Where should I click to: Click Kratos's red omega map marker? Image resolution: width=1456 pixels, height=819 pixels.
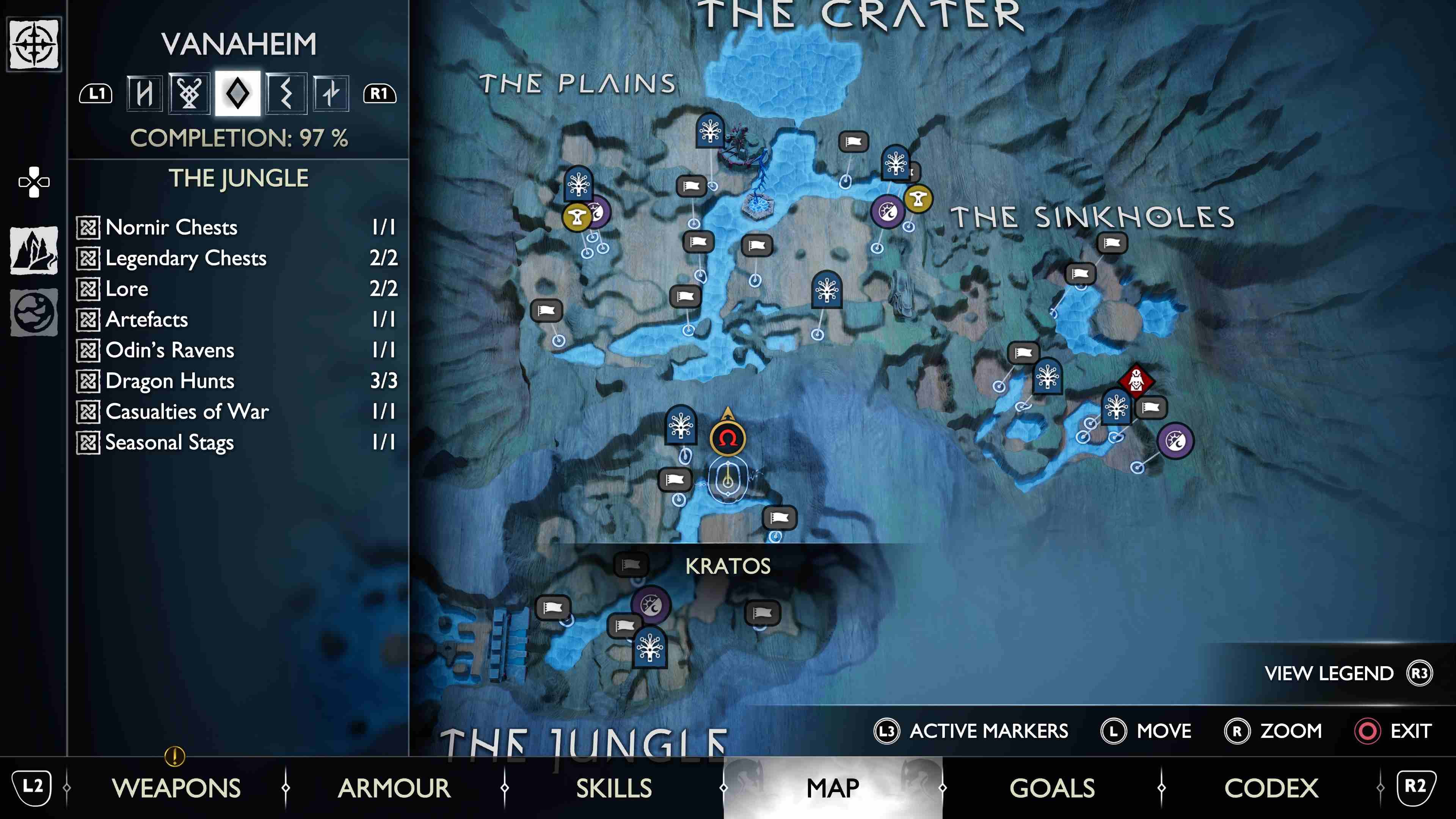(x=728, y=438)
